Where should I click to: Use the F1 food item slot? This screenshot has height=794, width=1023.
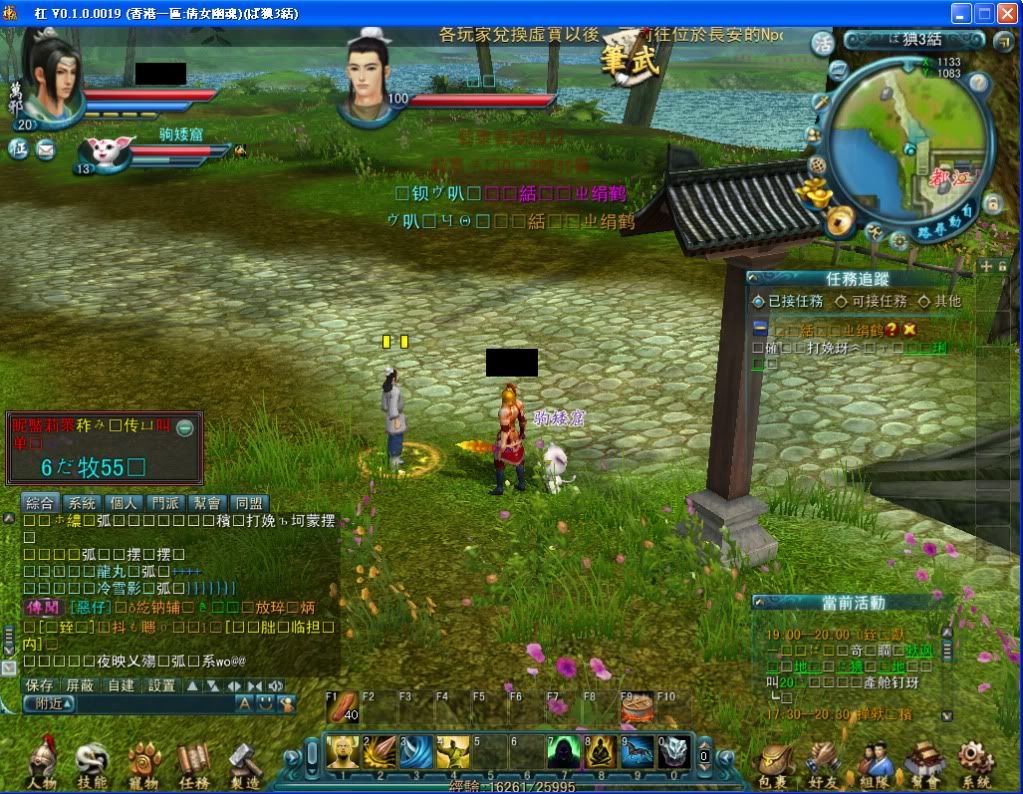(x=343, y=708)
